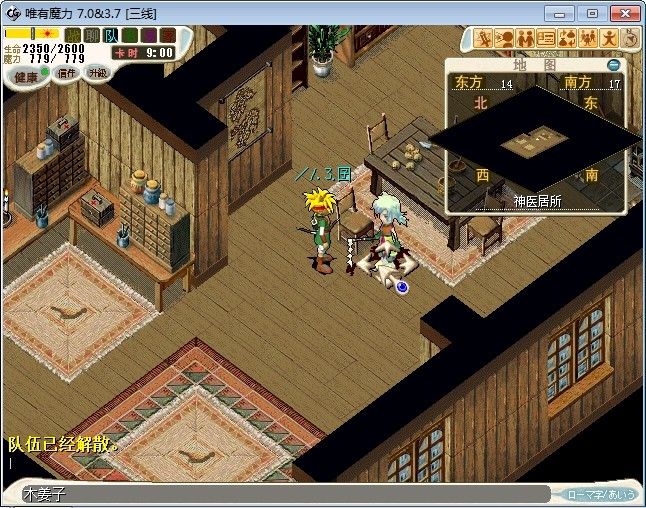Click the talking head chat icon

tap(504, 38)
